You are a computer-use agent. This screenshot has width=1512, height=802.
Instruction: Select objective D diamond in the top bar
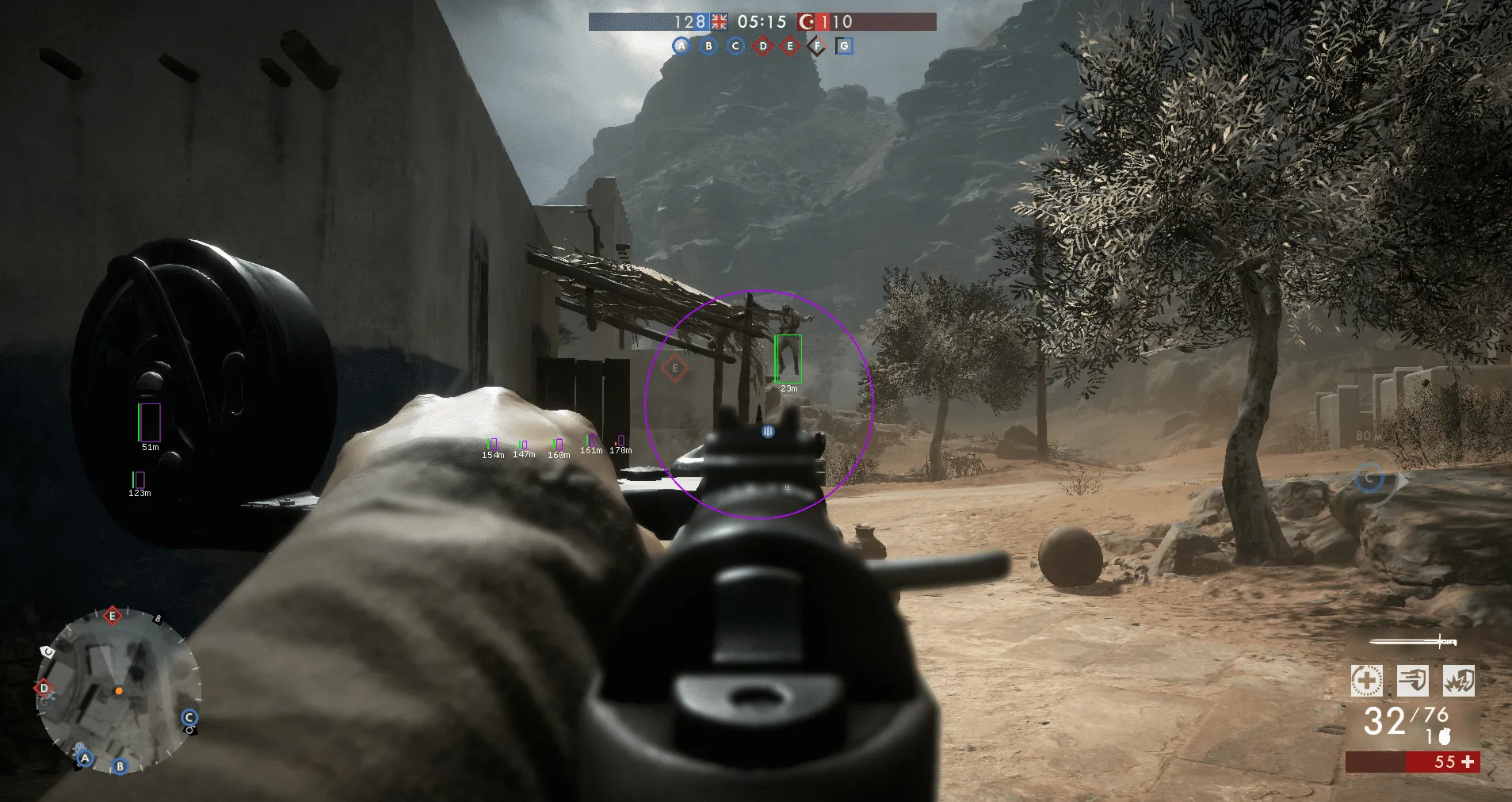tap(762, 46)
